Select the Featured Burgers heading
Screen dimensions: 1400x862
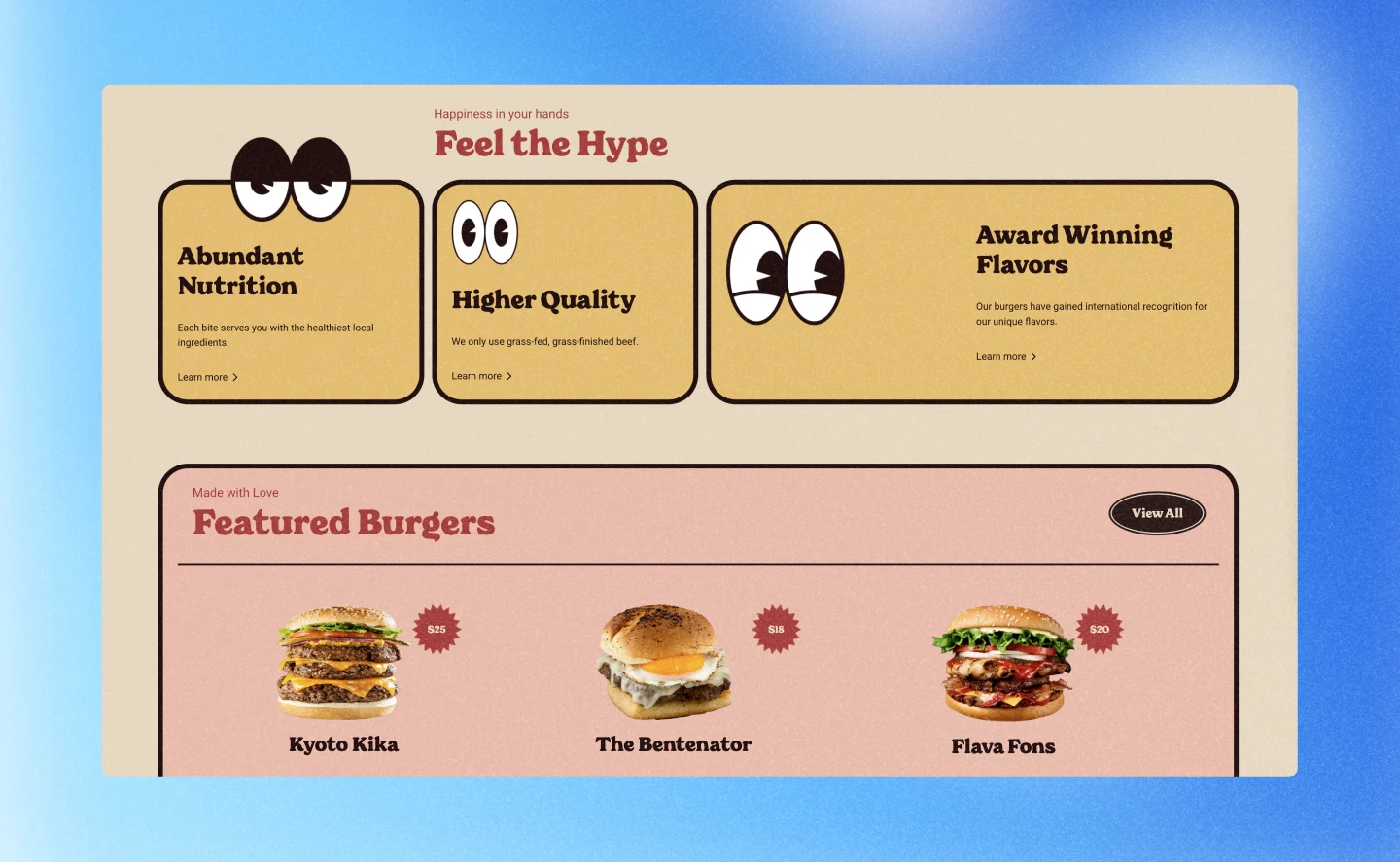pyautogui.click(x=344, y=523)
